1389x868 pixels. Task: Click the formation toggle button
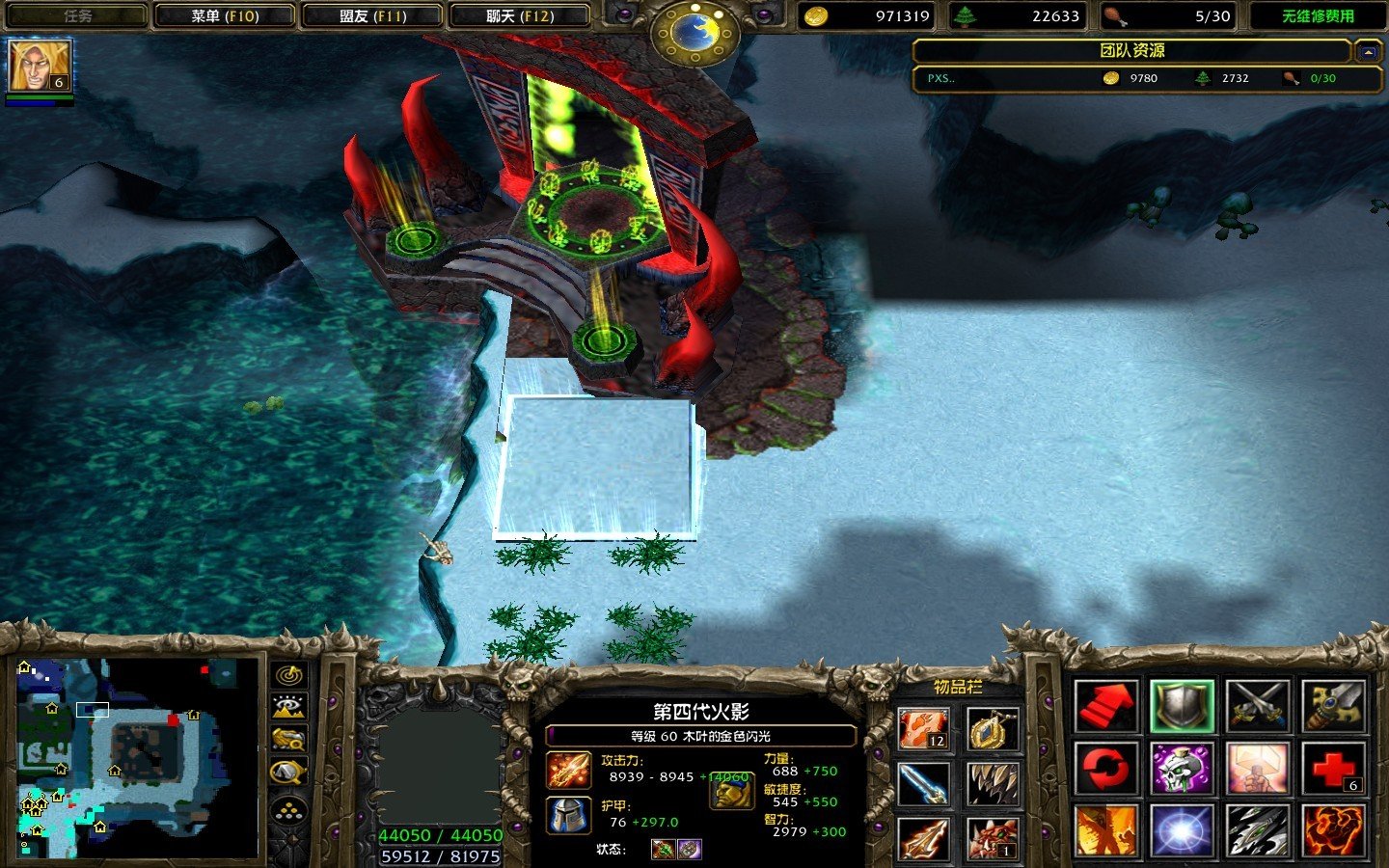pyautogui.click(x=289, y=810)
